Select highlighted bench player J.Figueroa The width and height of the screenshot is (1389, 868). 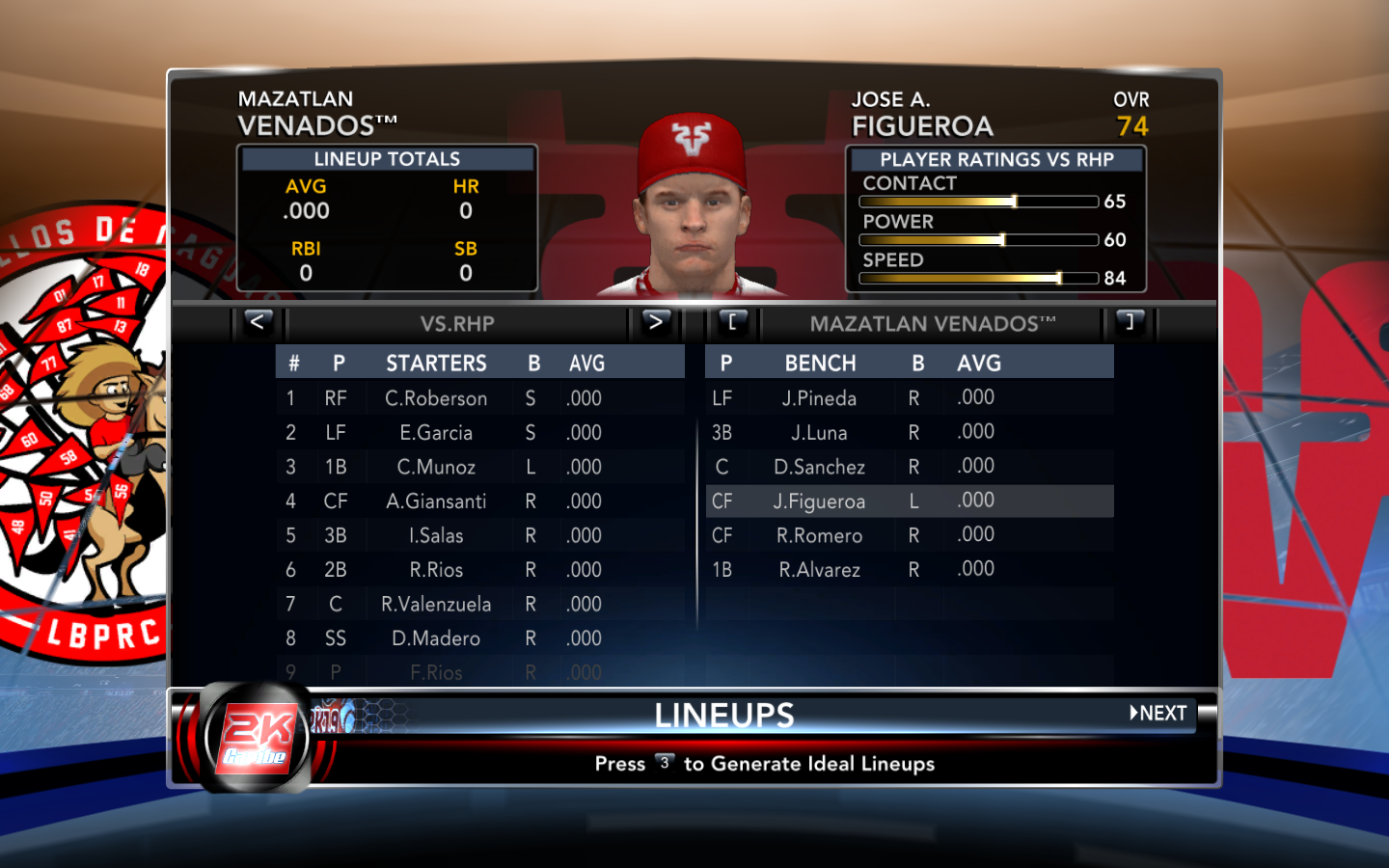tap(819, 502)
